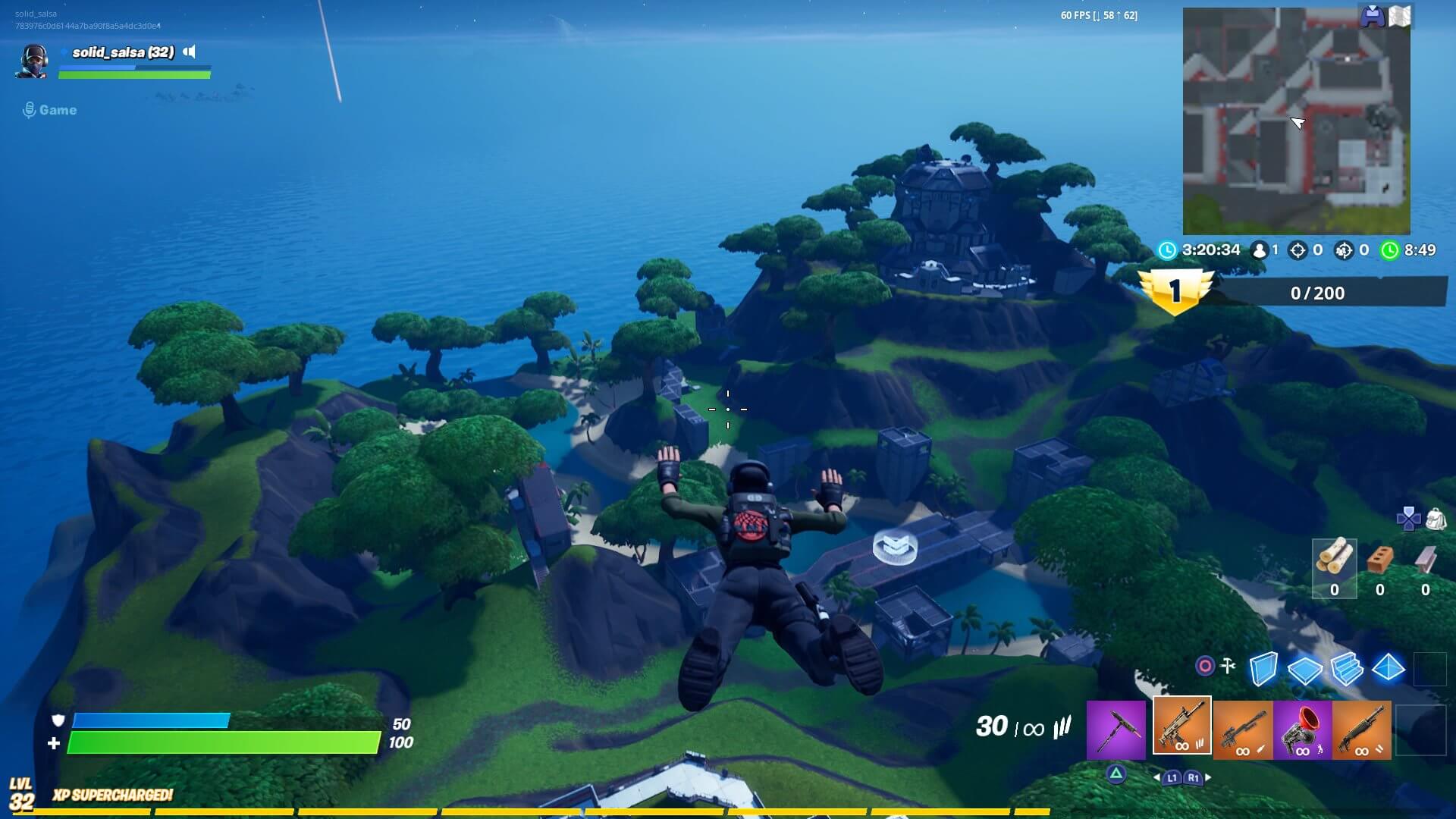1456x819 pixels.
Task: Select the red plunger launcher slot
Action: click(1302, 729)
